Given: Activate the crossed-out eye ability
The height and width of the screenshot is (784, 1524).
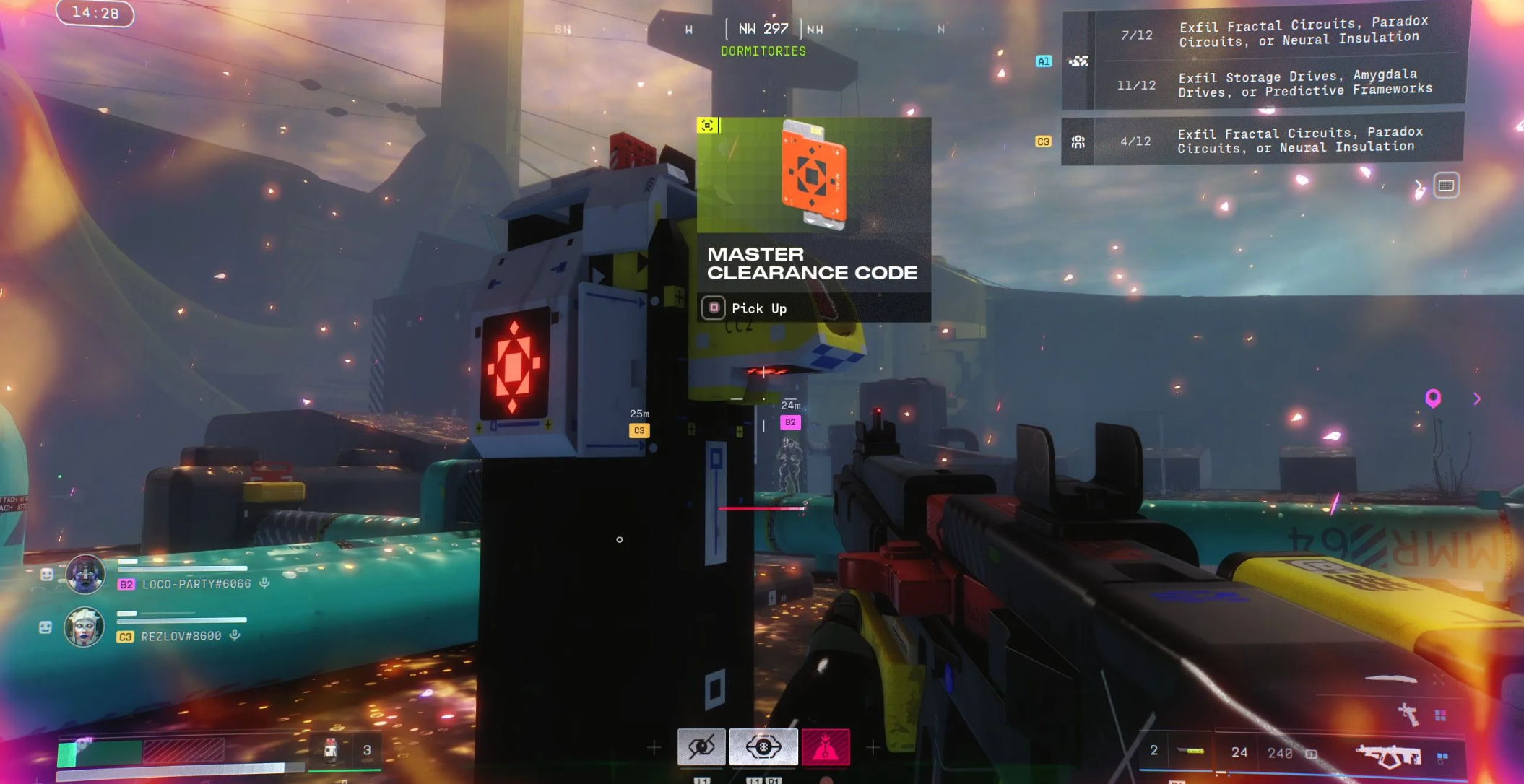Looking at the screenshot, I should tap(701, 746).
